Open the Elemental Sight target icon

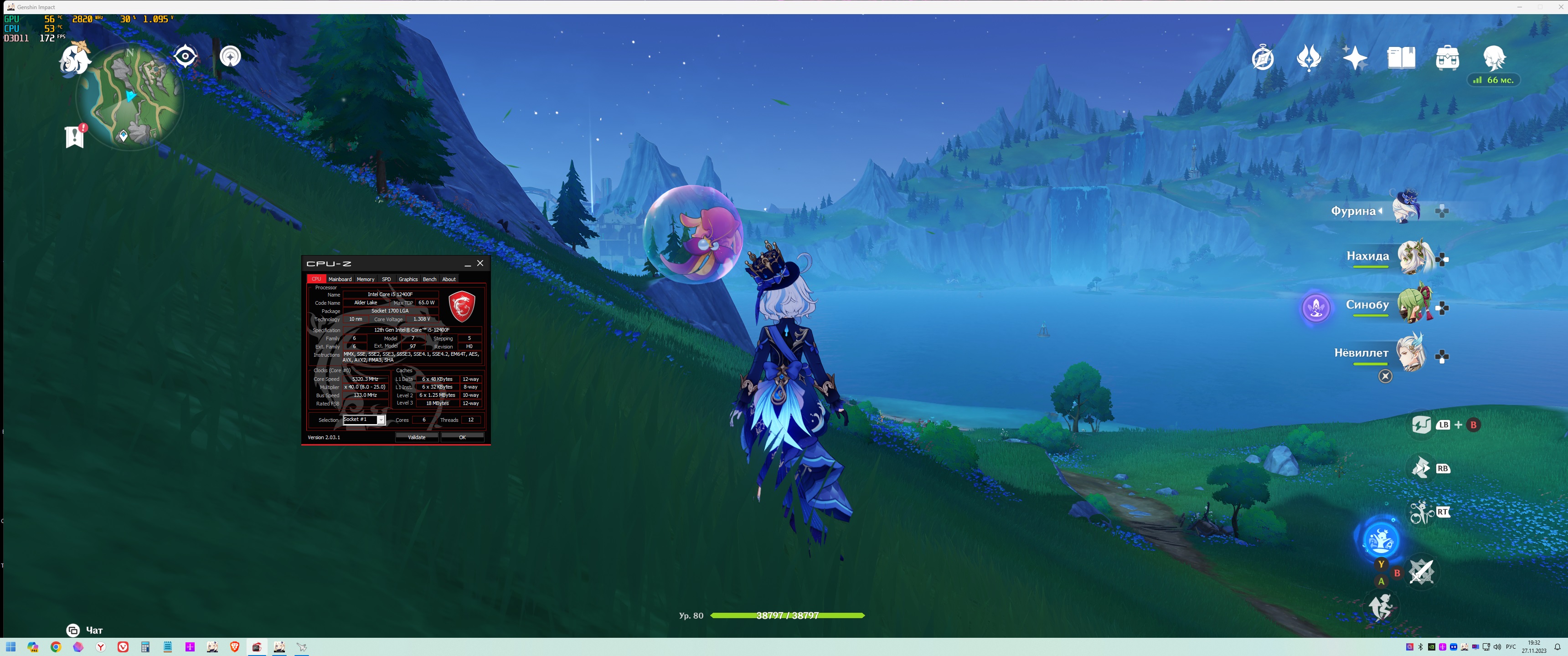230,56
